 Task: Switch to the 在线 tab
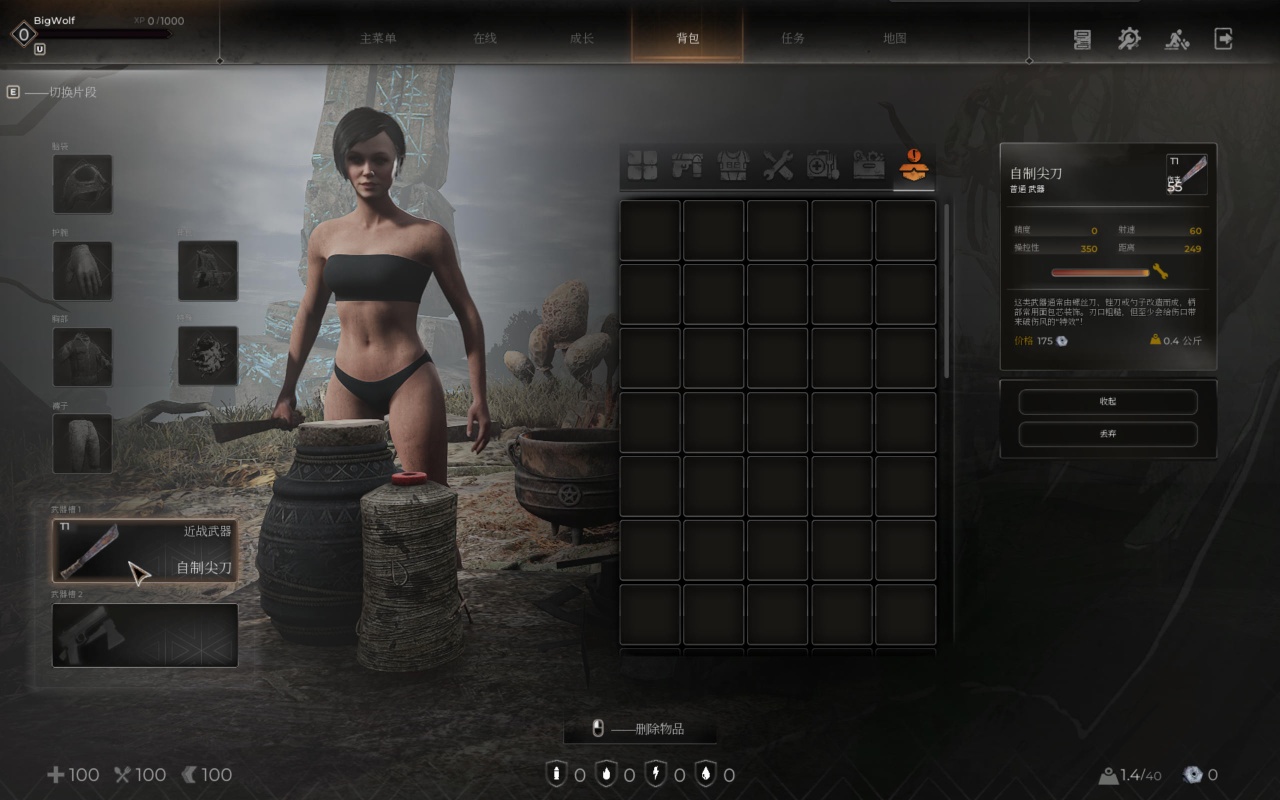tap(485, 38)
